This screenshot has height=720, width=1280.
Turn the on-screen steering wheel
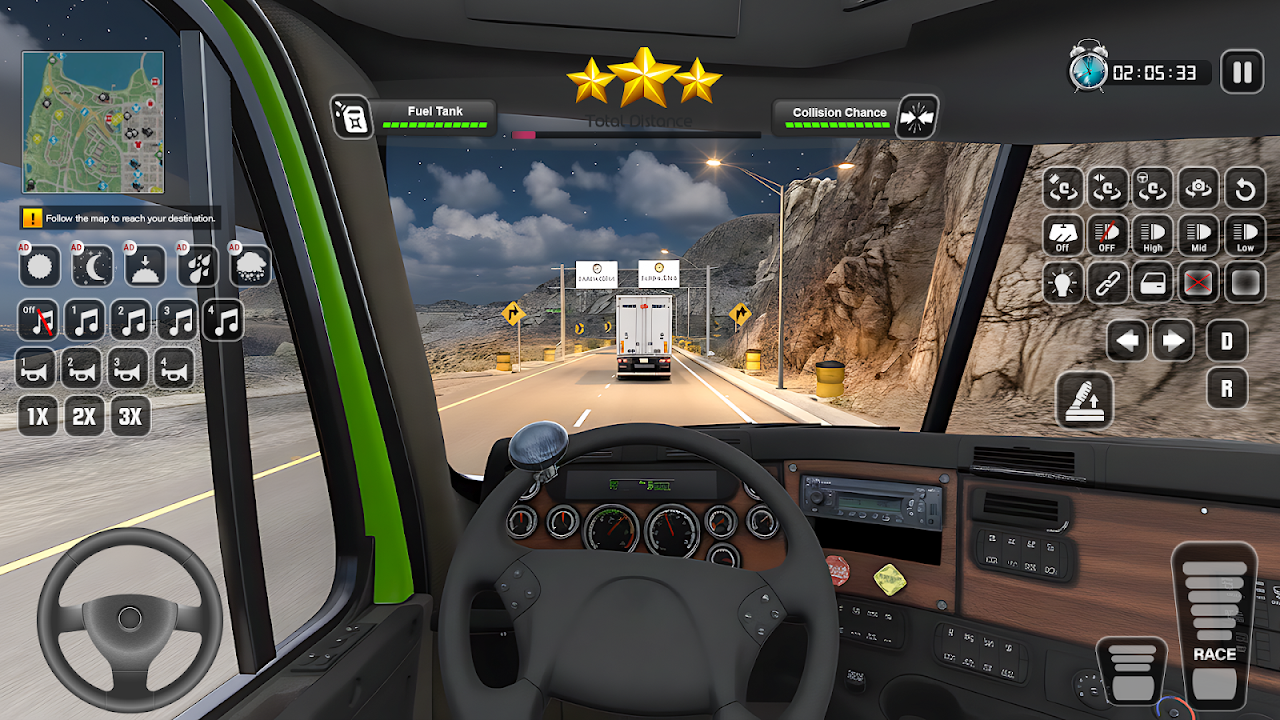(129, 614)
